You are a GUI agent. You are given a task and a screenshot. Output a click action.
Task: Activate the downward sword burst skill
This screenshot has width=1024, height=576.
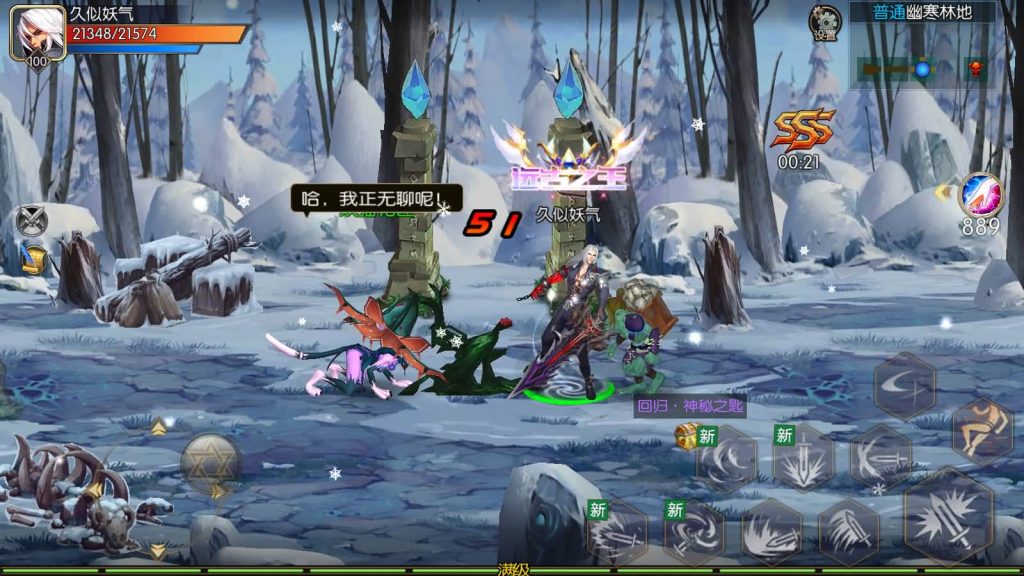804,459
